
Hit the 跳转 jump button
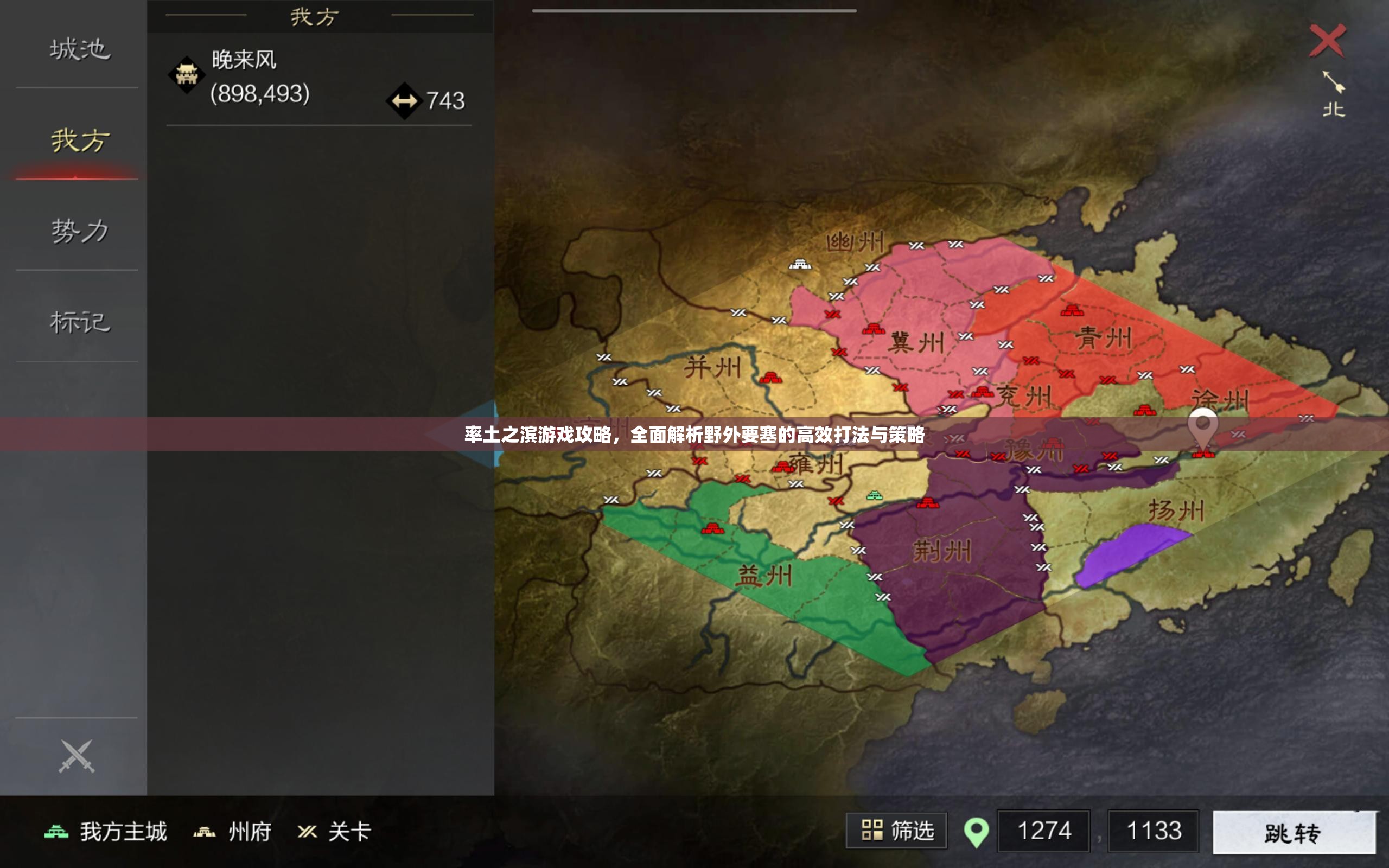point(1294,832)
